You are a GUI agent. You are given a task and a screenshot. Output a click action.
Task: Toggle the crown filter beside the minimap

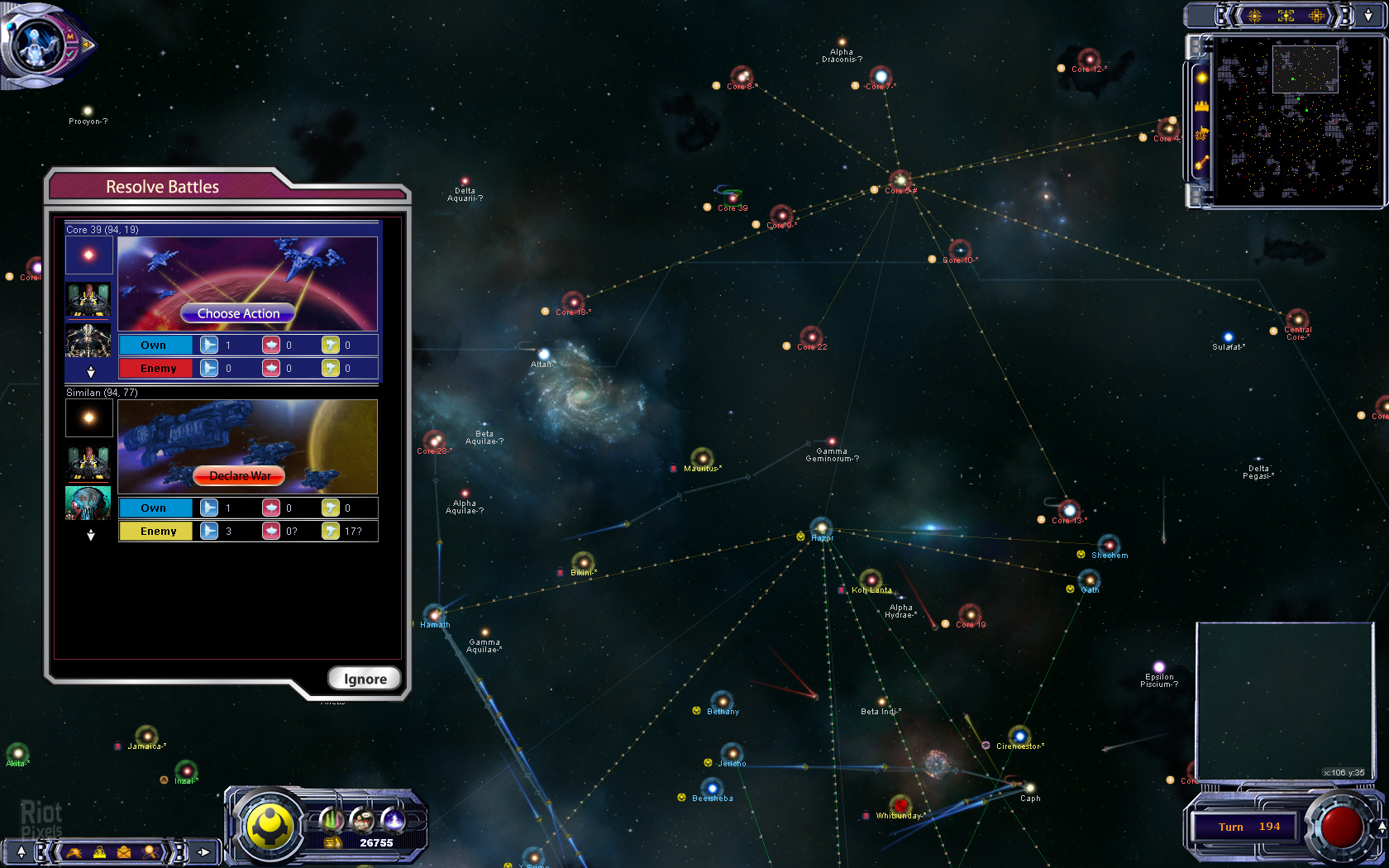1201,106
